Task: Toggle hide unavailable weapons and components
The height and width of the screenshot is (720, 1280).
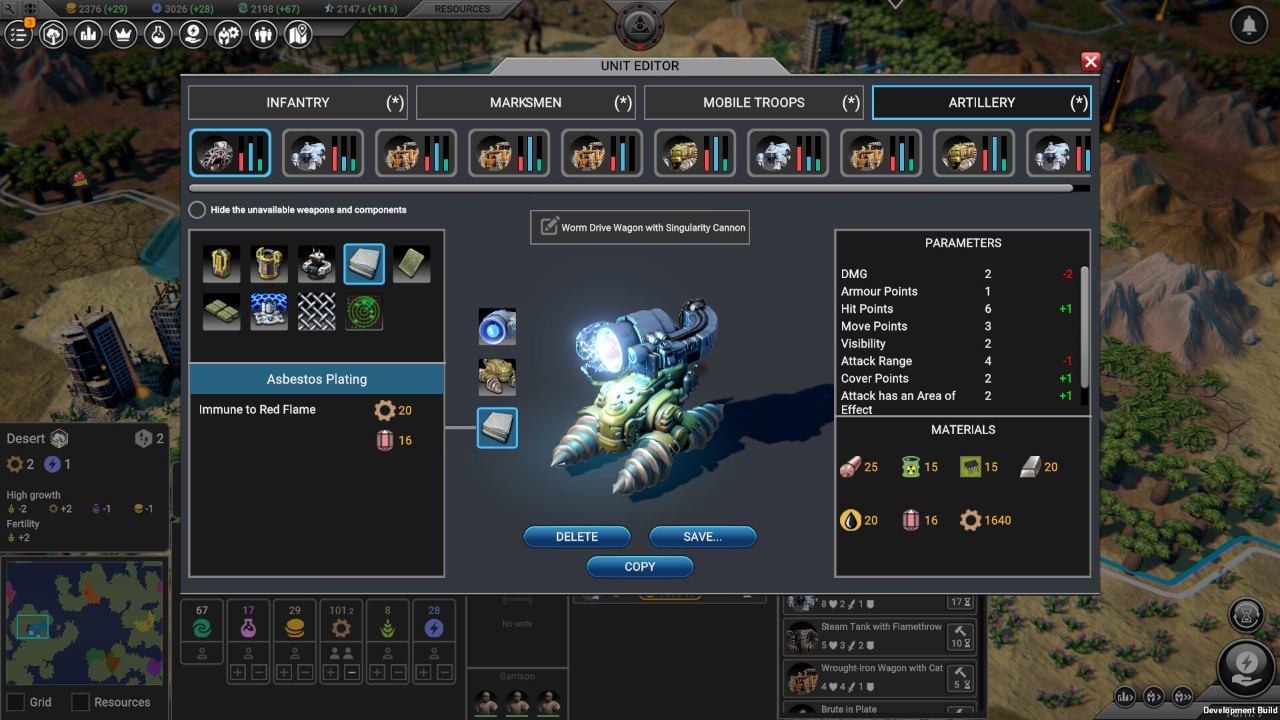Action: click(x=197, y=210)
